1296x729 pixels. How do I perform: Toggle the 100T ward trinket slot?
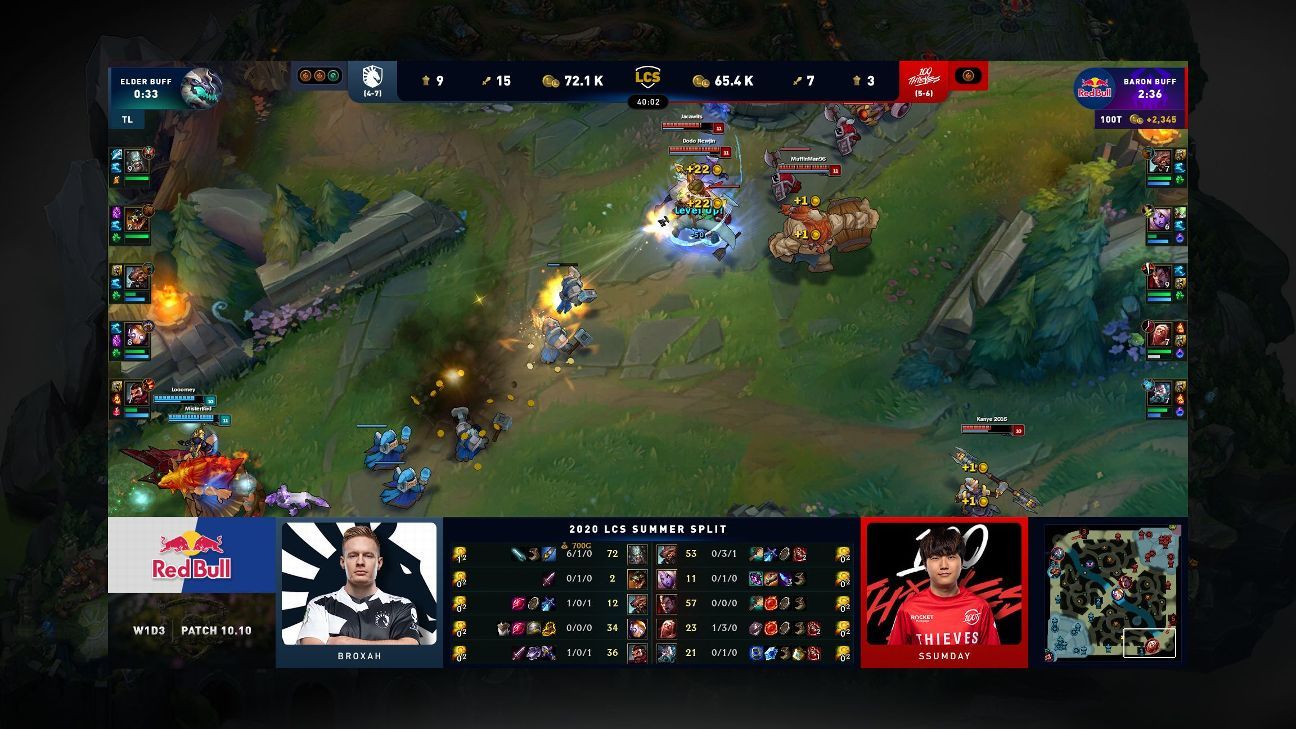click(x=966, y=75)
